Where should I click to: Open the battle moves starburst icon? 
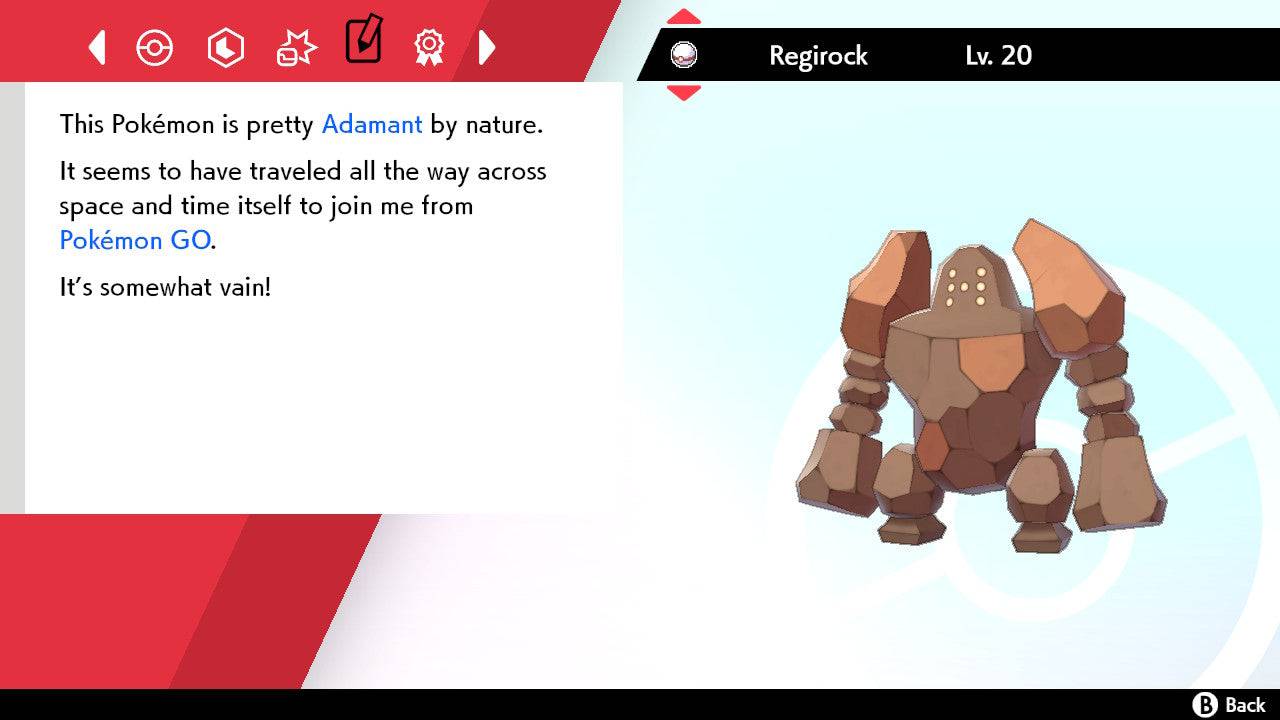(x=295, y=46)
